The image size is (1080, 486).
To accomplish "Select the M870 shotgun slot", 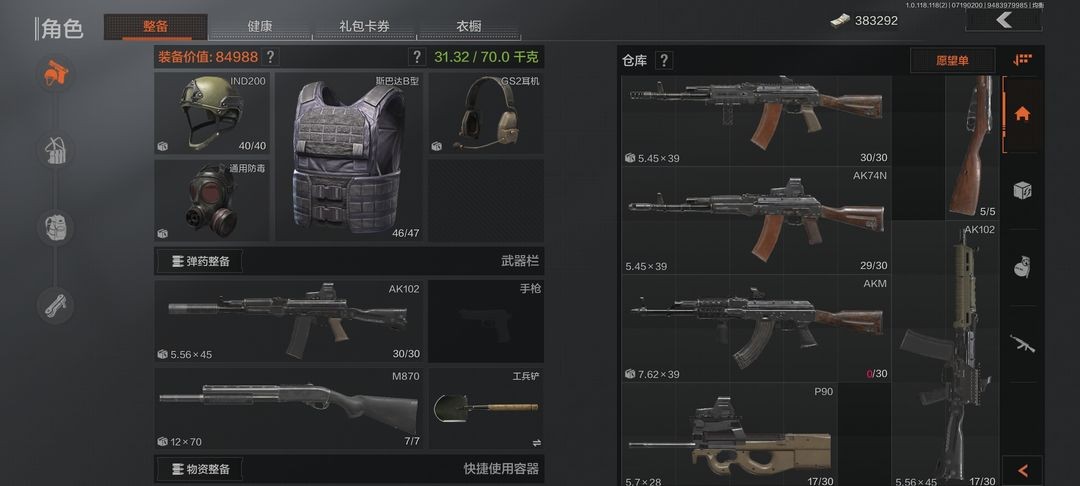I will (x=288, y=408).
